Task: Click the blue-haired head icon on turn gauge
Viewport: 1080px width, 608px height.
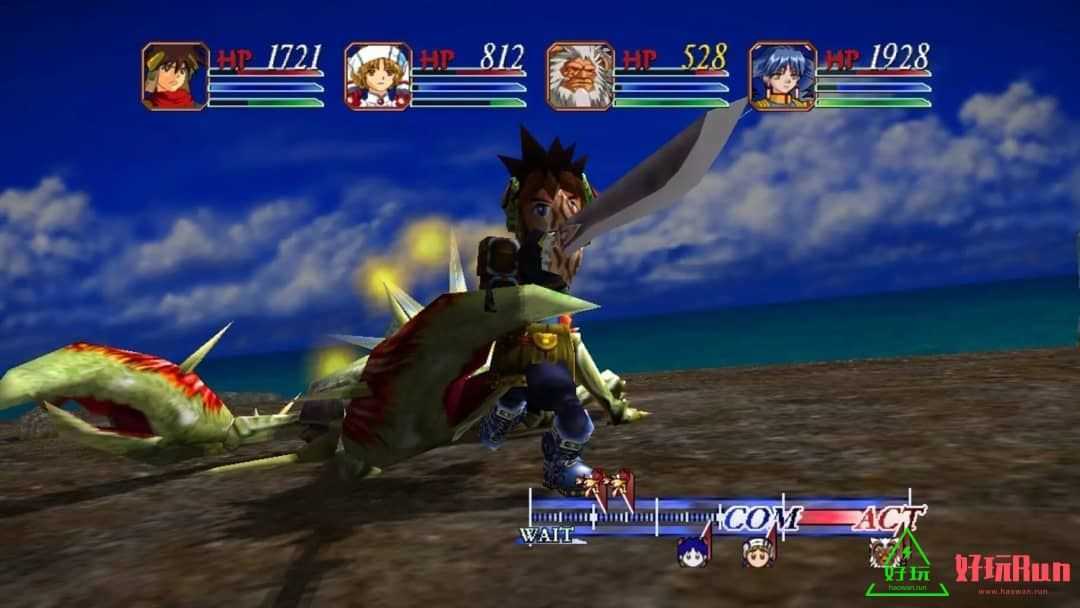Action: point(692,551)
